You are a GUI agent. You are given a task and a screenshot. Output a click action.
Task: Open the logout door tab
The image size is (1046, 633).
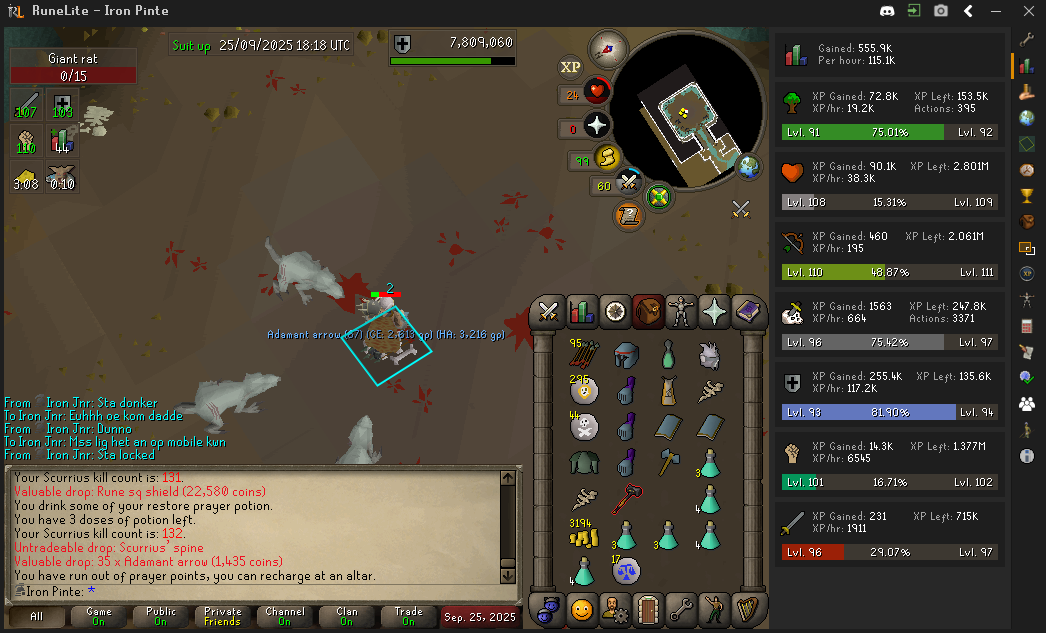pyautogui.click(x=649, y=607)
